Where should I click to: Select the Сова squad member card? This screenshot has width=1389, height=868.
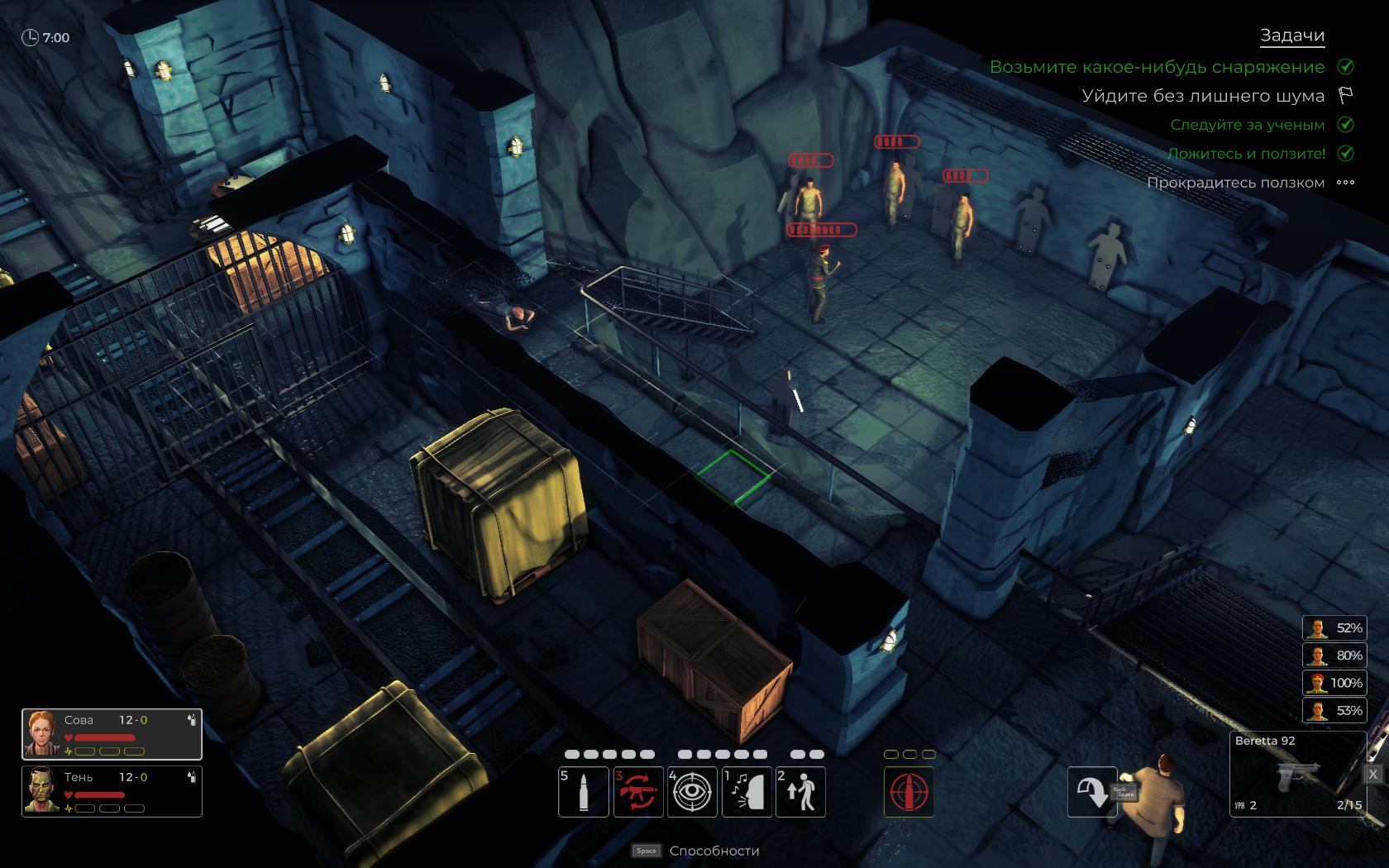[112, 733]
